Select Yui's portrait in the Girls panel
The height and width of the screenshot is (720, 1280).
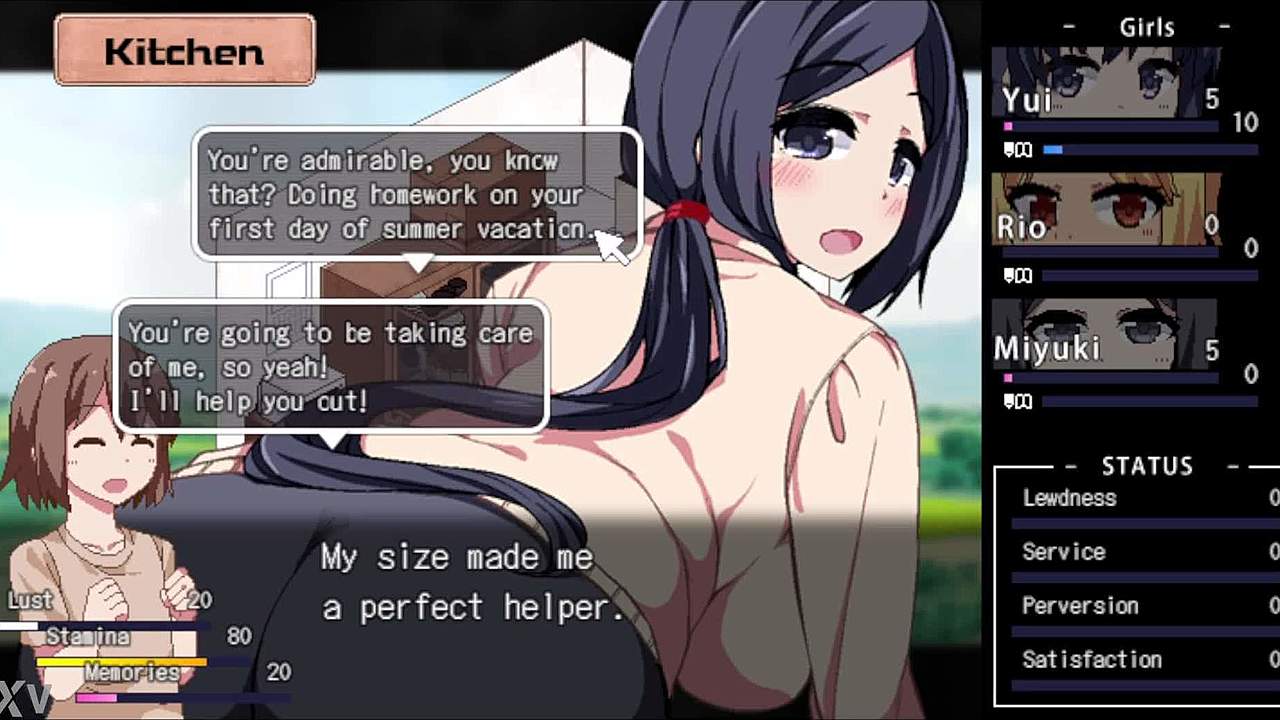click(x=1105, y=83)
